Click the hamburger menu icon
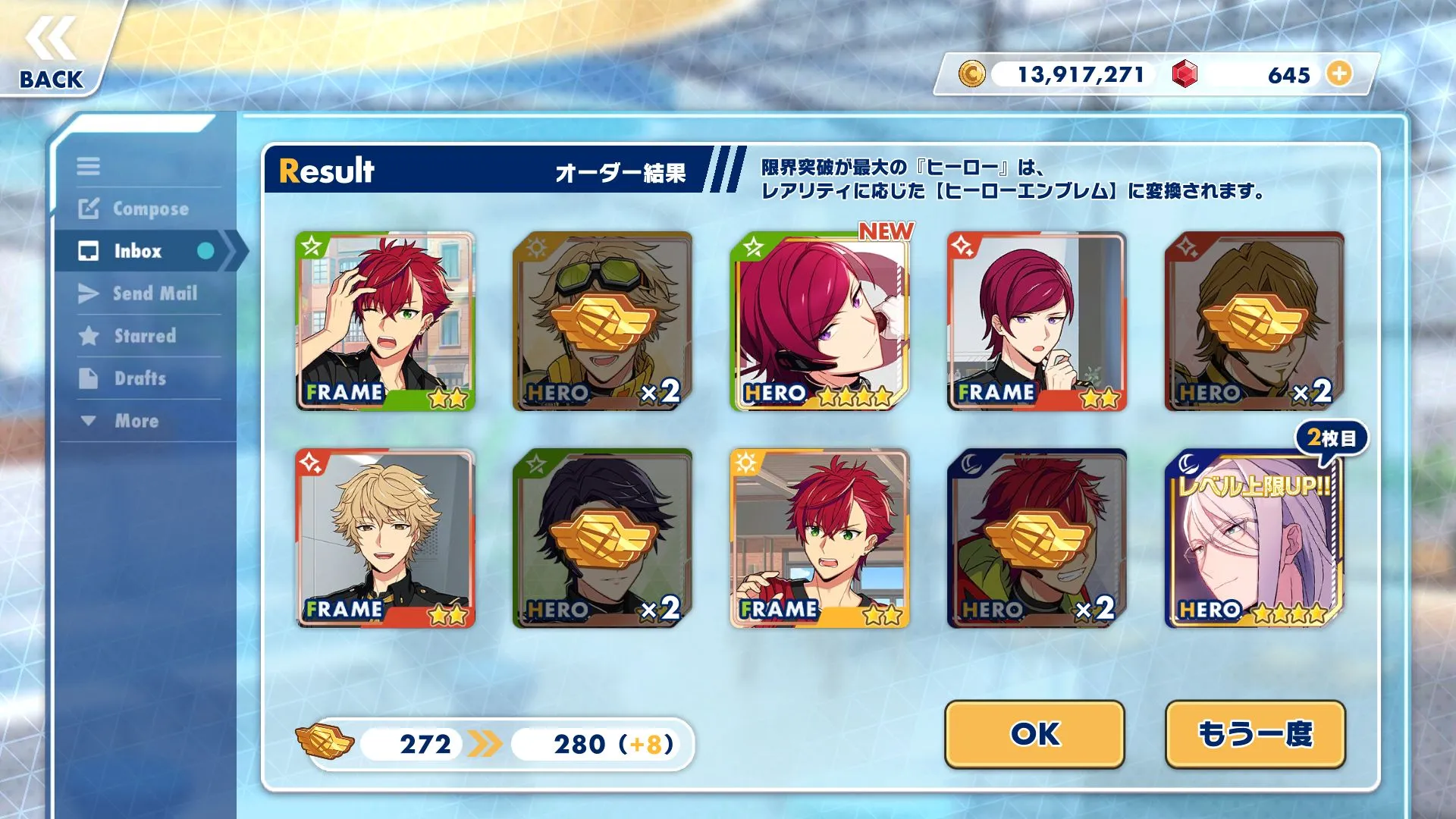This screenshot has height=819, width=1456. (88, 166)
